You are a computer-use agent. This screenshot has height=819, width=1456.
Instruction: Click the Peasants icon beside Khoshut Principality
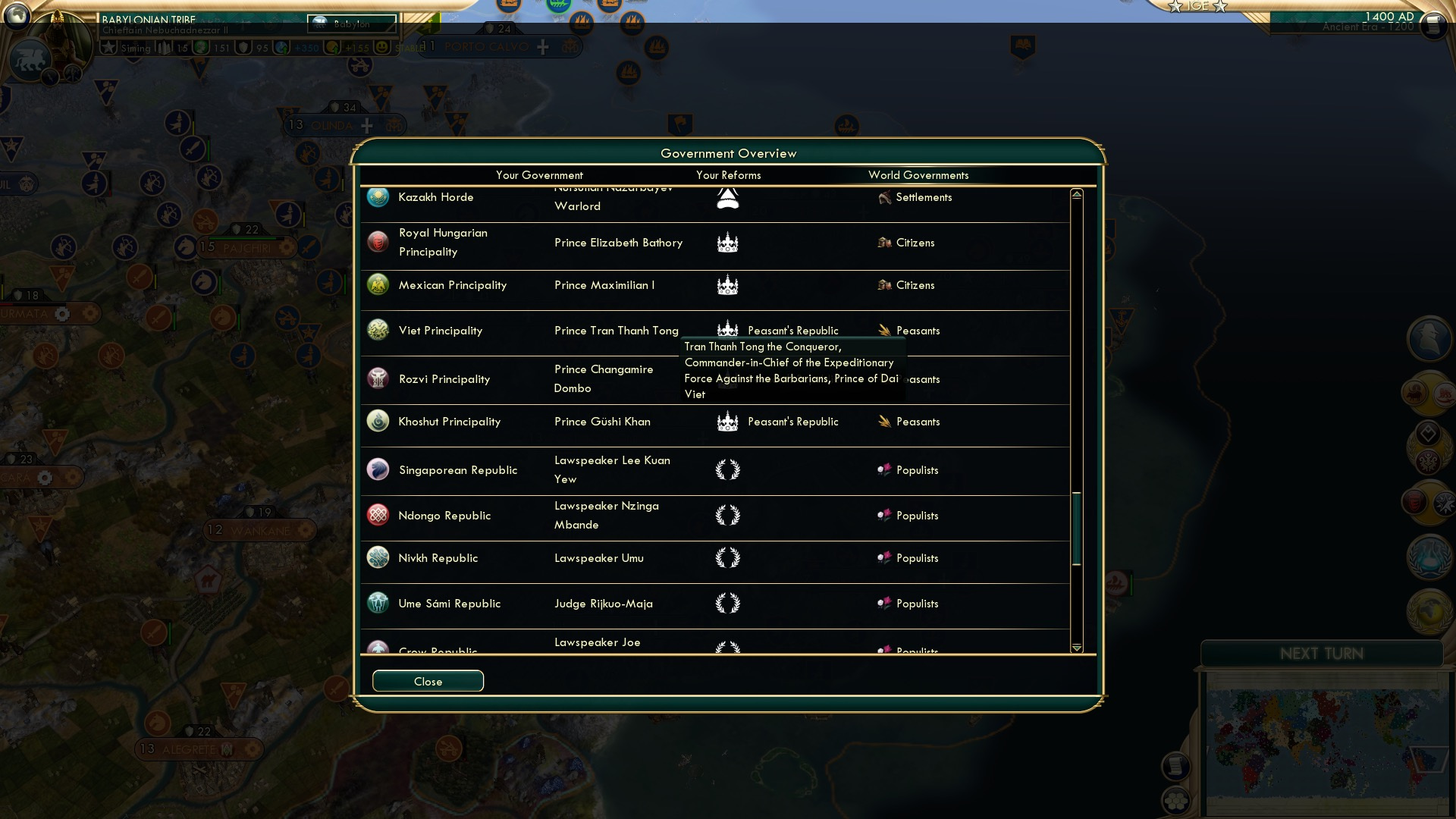pyautogui.click(x=885, y=422)
